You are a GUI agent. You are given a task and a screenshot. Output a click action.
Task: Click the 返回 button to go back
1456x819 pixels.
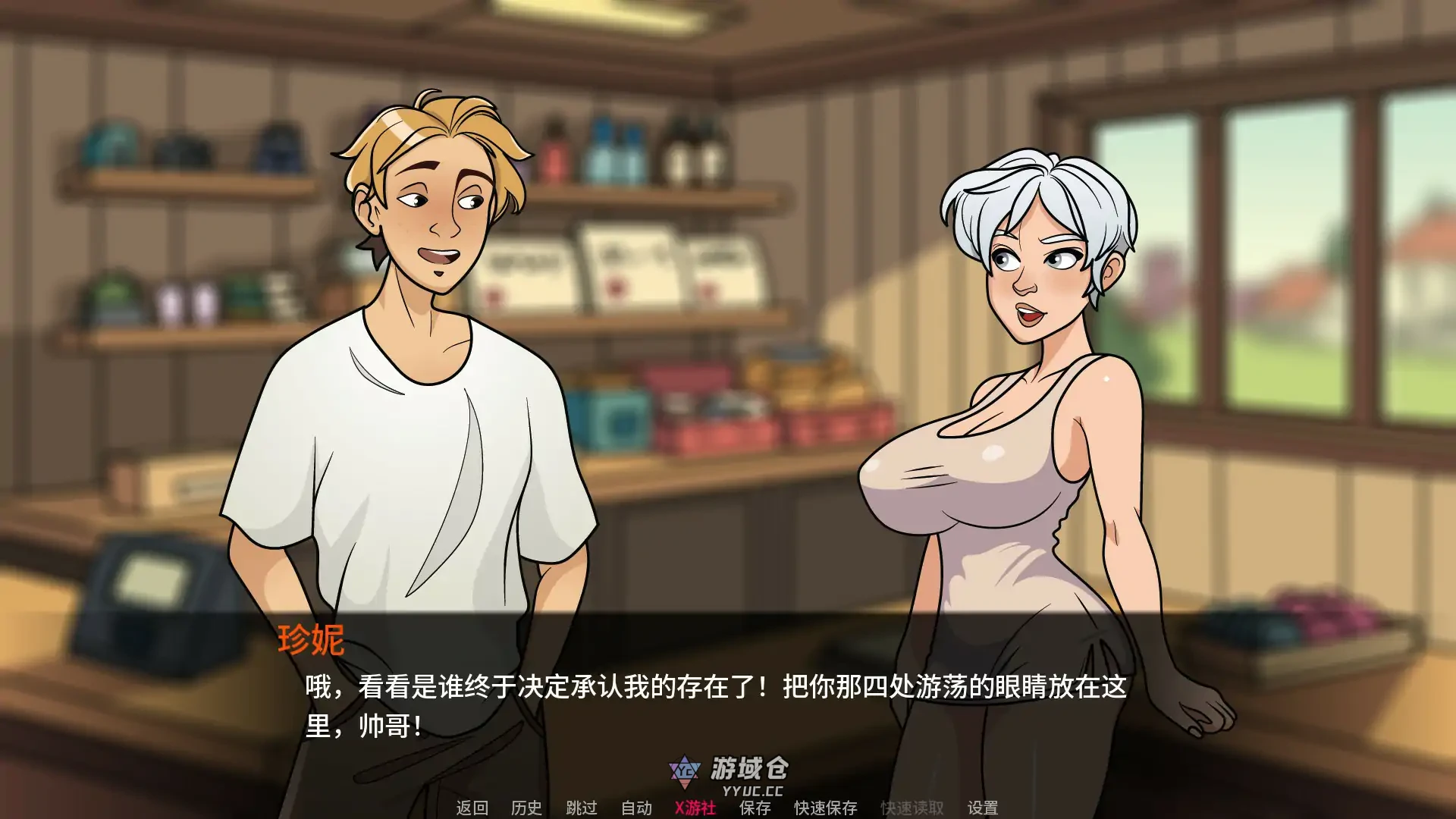click(472, 809)
